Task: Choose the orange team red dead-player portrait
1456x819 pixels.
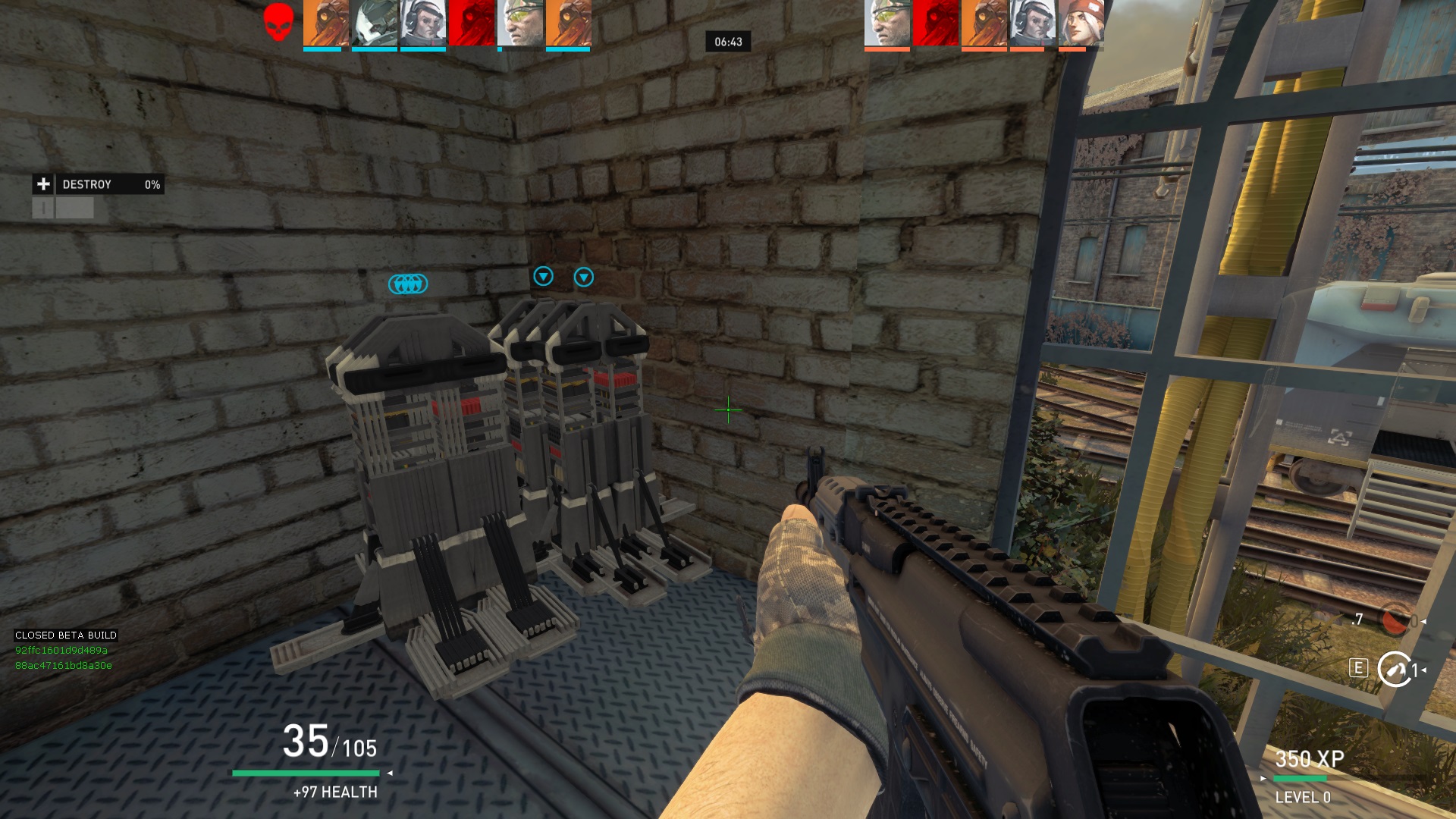Action: [936, 24]
